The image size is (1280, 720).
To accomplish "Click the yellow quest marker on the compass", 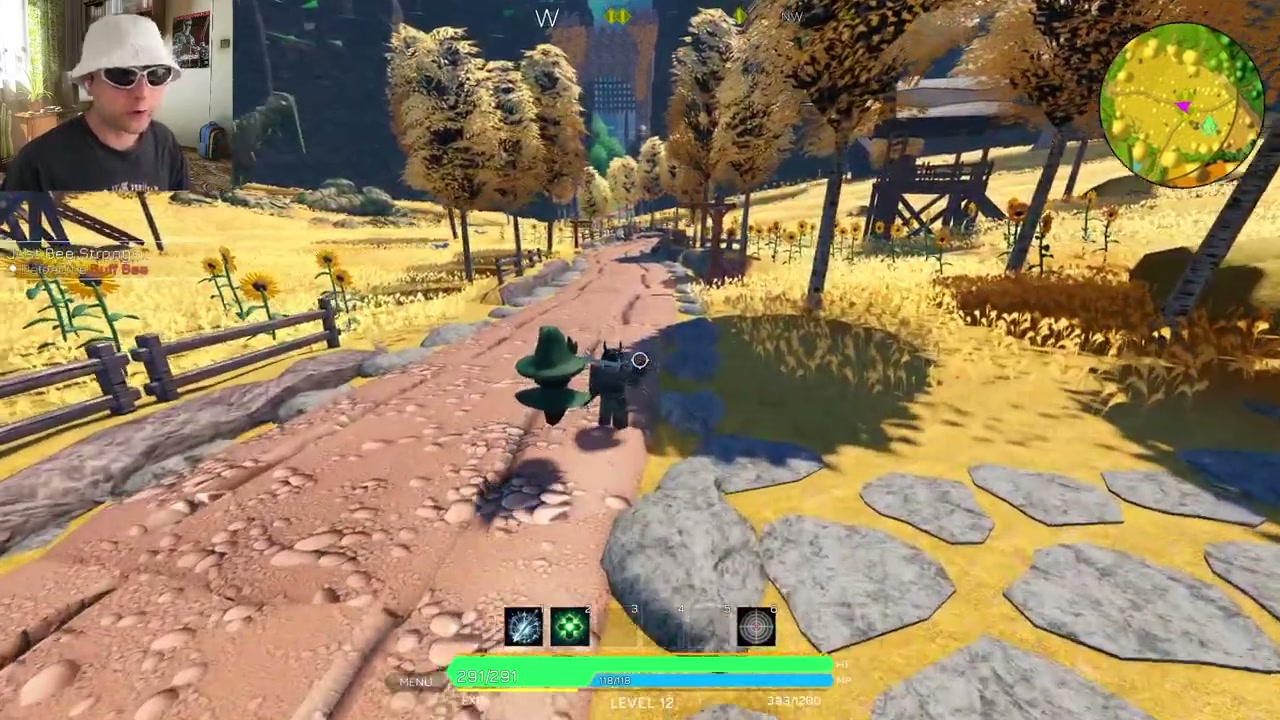I will pyautogui.click(x=618, y=16).
